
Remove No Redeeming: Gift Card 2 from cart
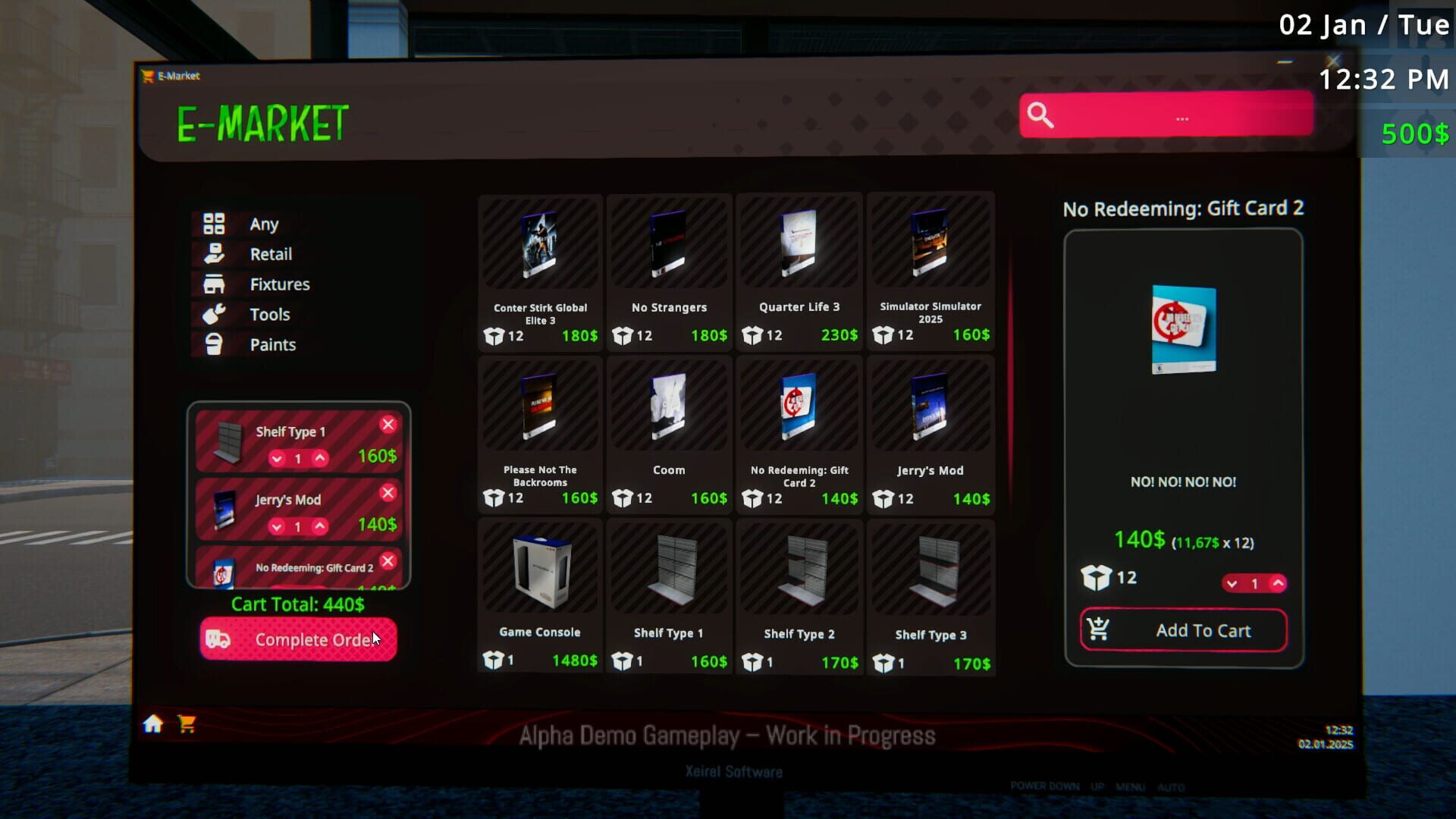tap(389, 561)
